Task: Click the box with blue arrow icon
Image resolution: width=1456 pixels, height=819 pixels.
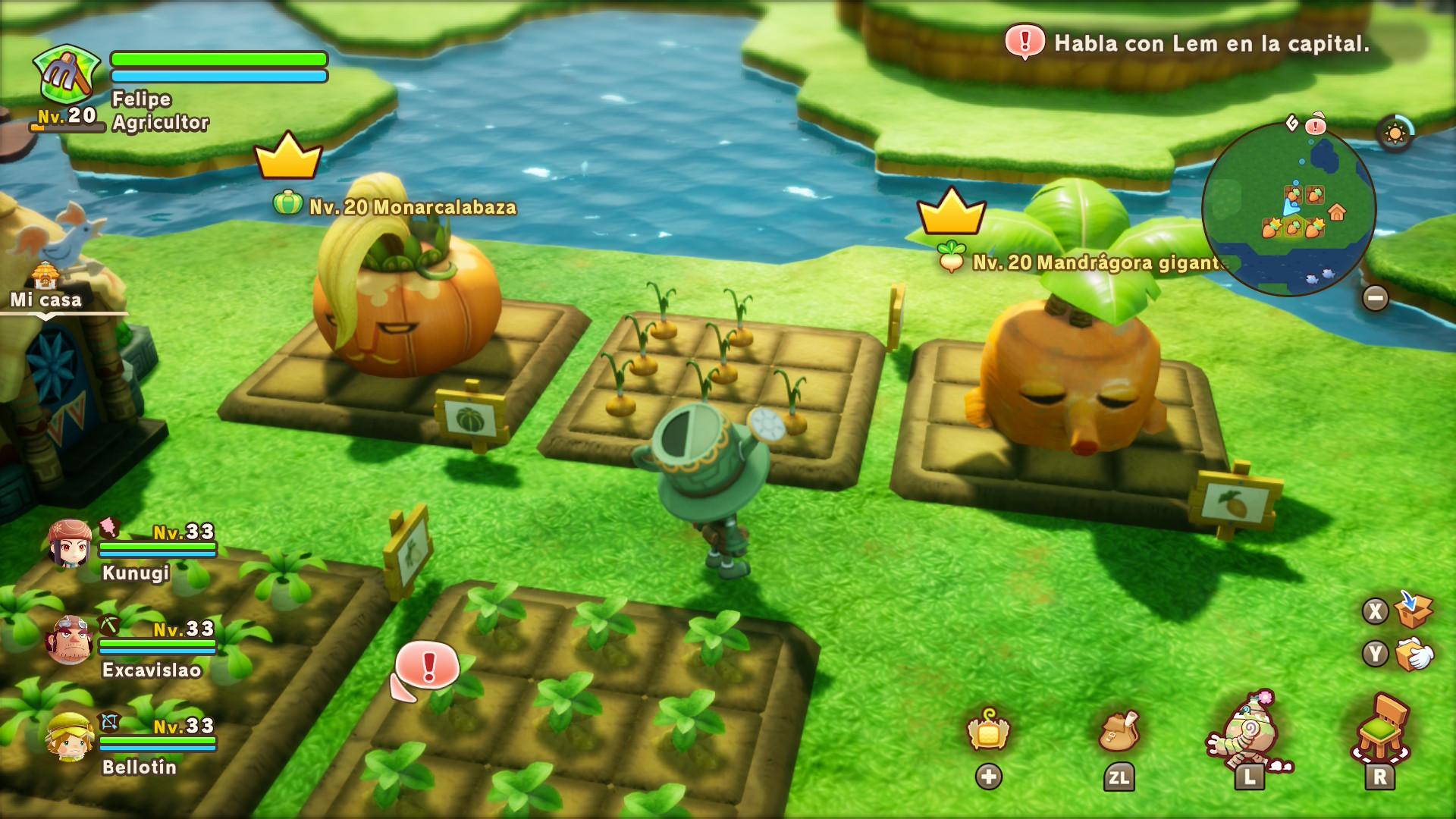Action: coord(1414,609)
